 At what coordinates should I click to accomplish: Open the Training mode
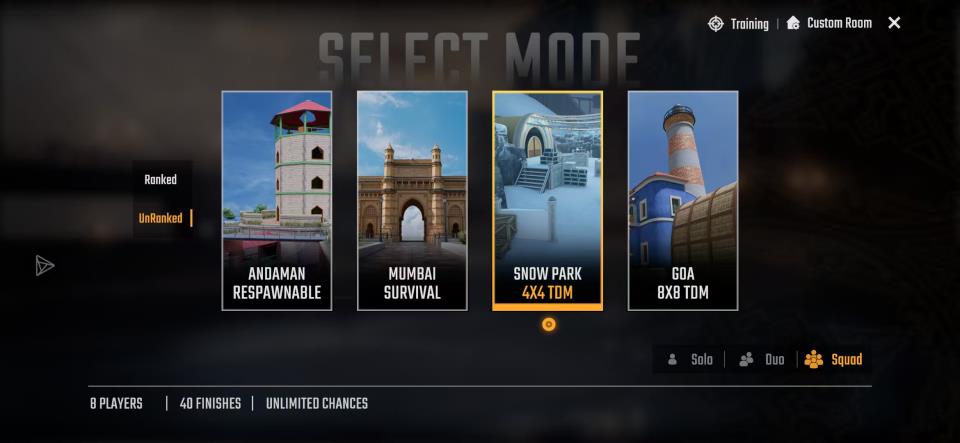click(739, 23)
